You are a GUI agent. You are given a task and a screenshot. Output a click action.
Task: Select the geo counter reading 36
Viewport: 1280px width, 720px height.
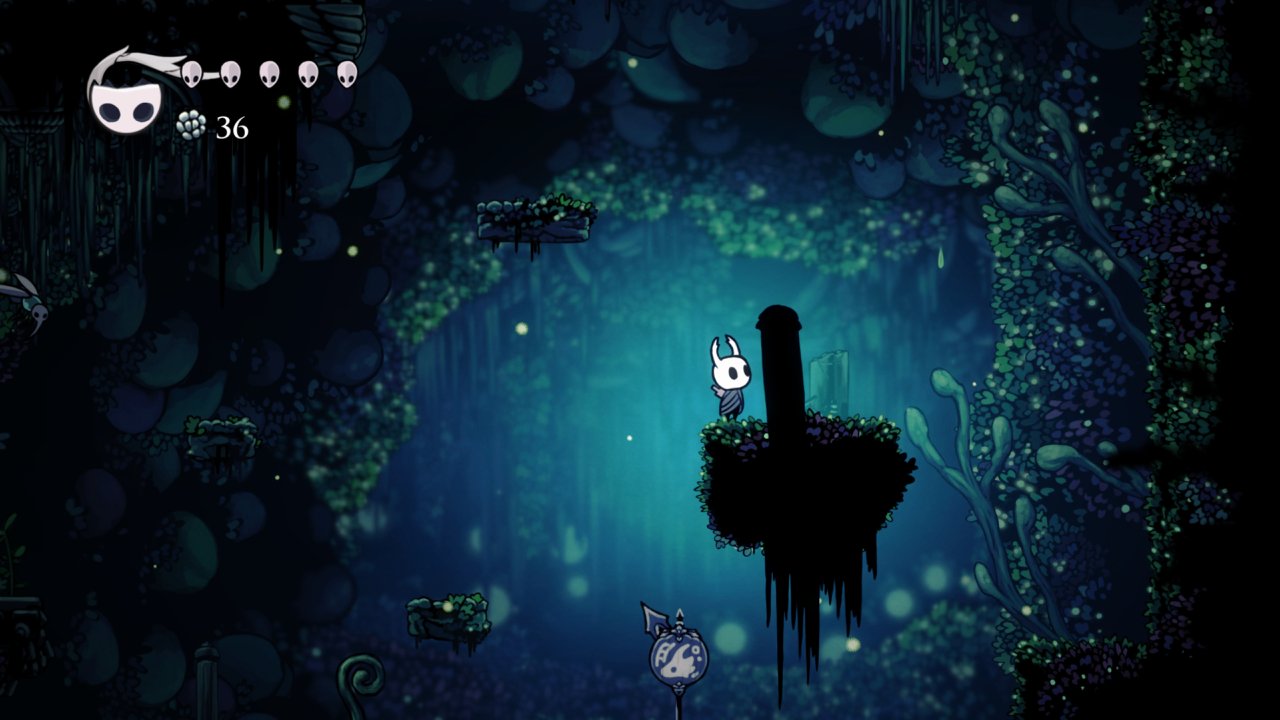coord(231,128)
